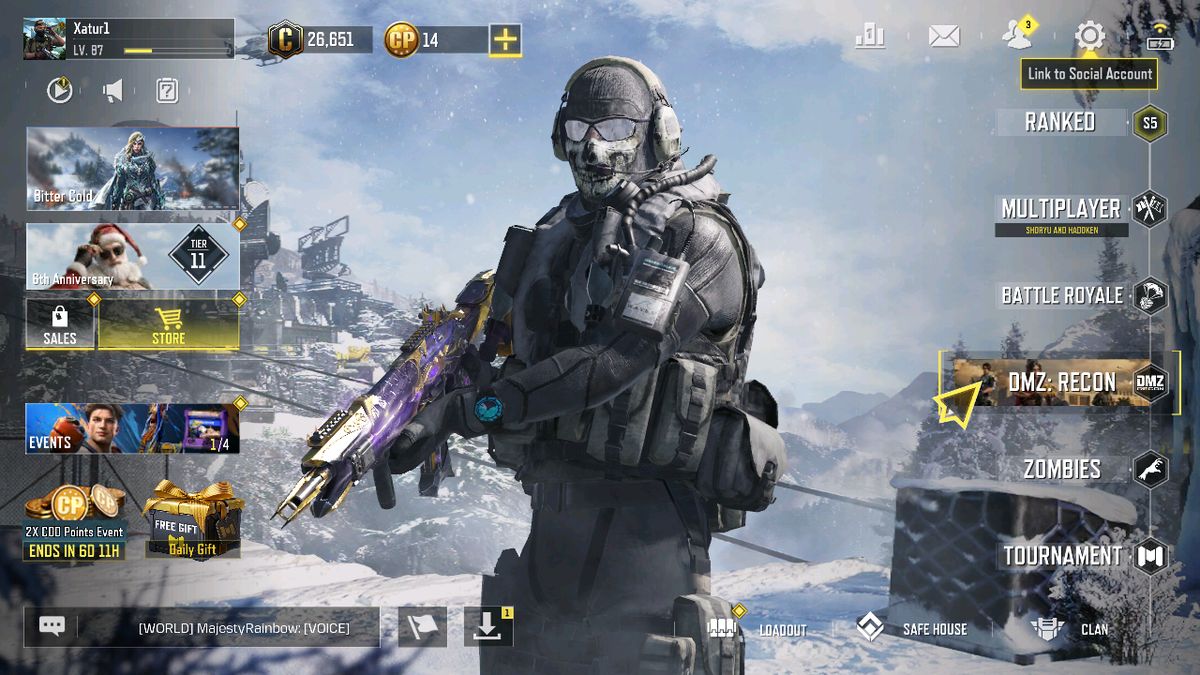The height and width of the screenshot is (675, 1200).
Task: Open the EVENTS banner
Action: [132, 428]
